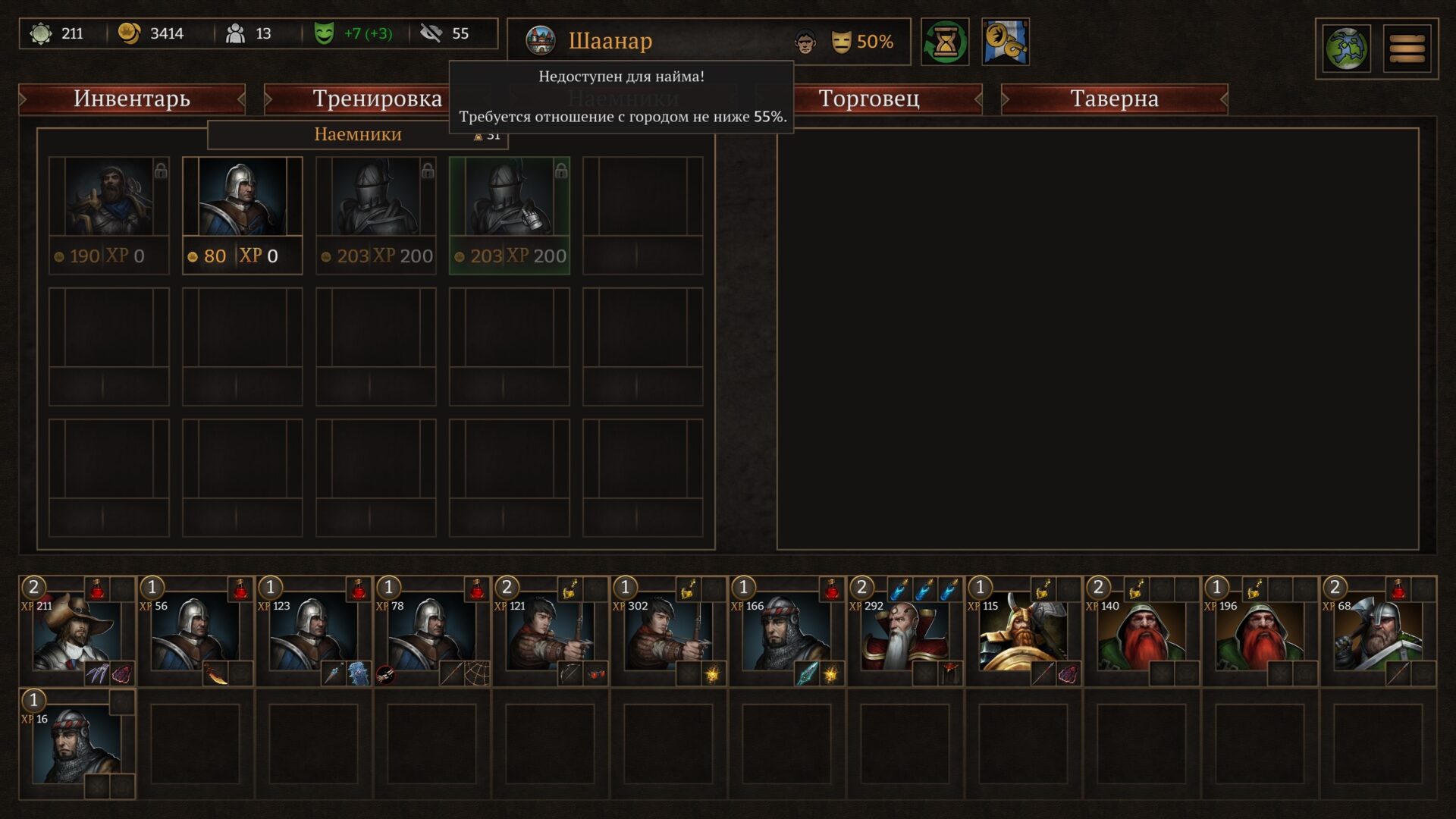Select the mercenary costing 80 gold
This screenshot has height=819, width=1456.
click(x=242, y=215)
